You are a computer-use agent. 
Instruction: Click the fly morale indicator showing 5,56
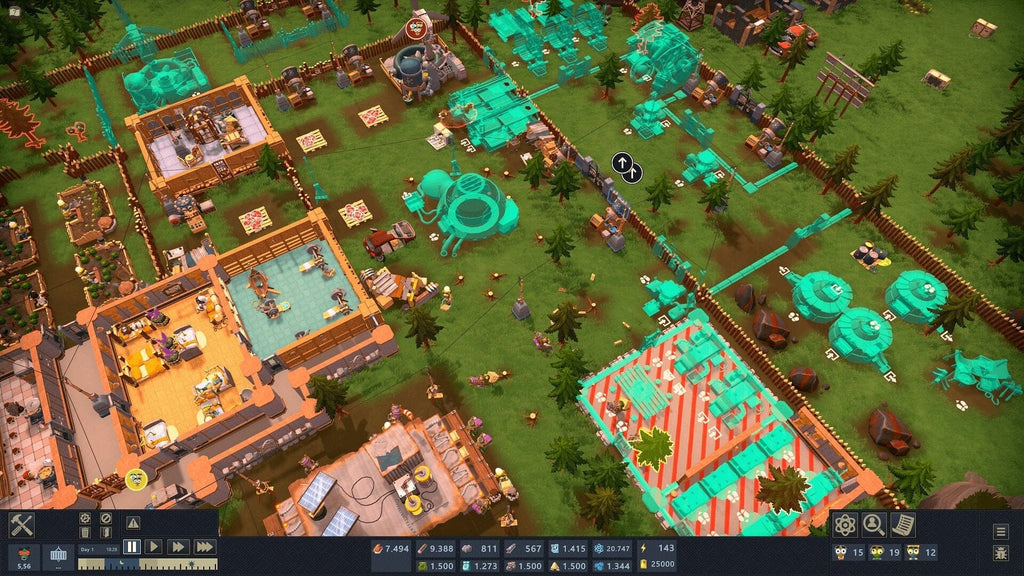pos(22,556)
